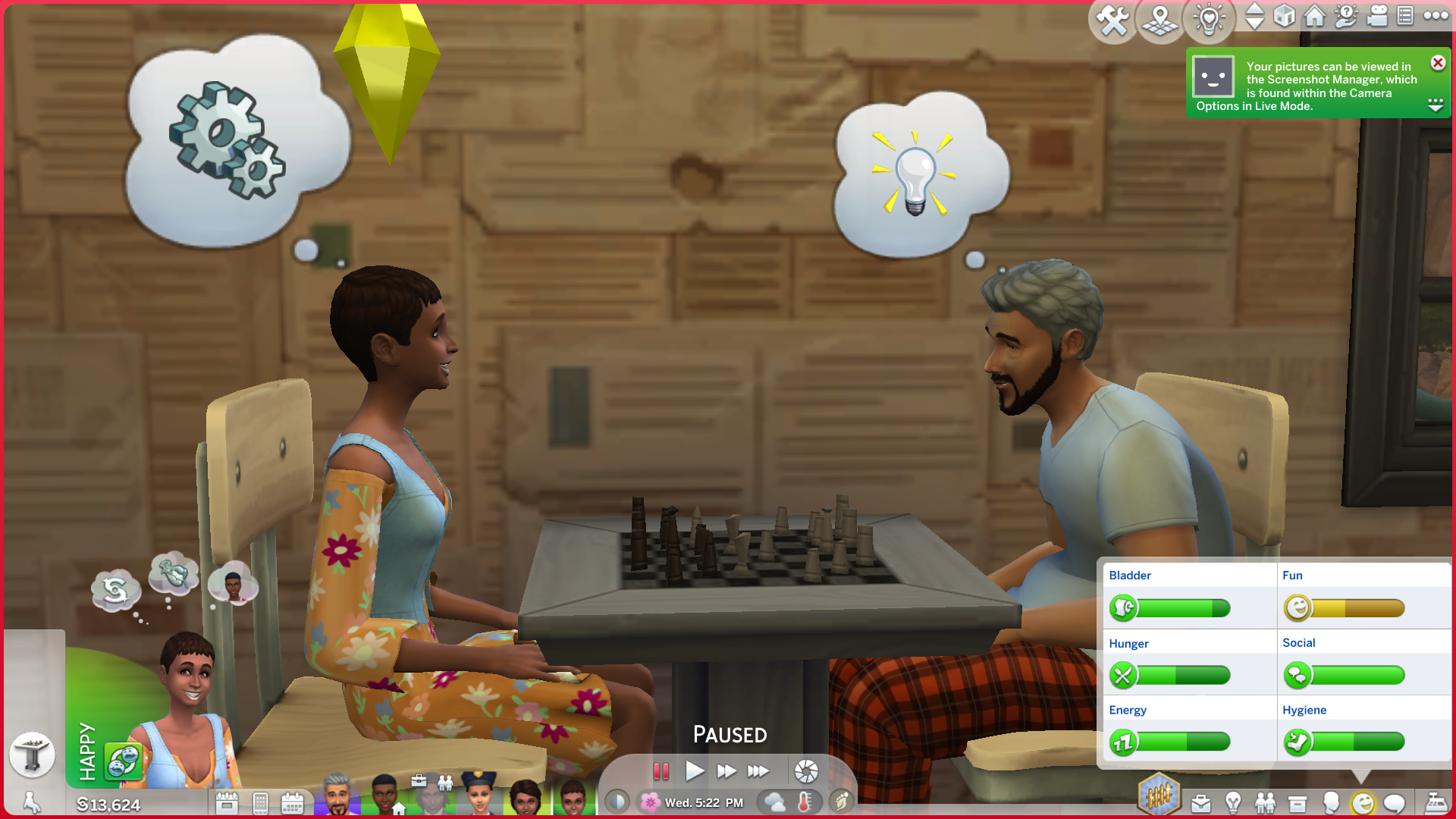Open the camera options icon
Screen dimensions: 1456x819
1377,16
